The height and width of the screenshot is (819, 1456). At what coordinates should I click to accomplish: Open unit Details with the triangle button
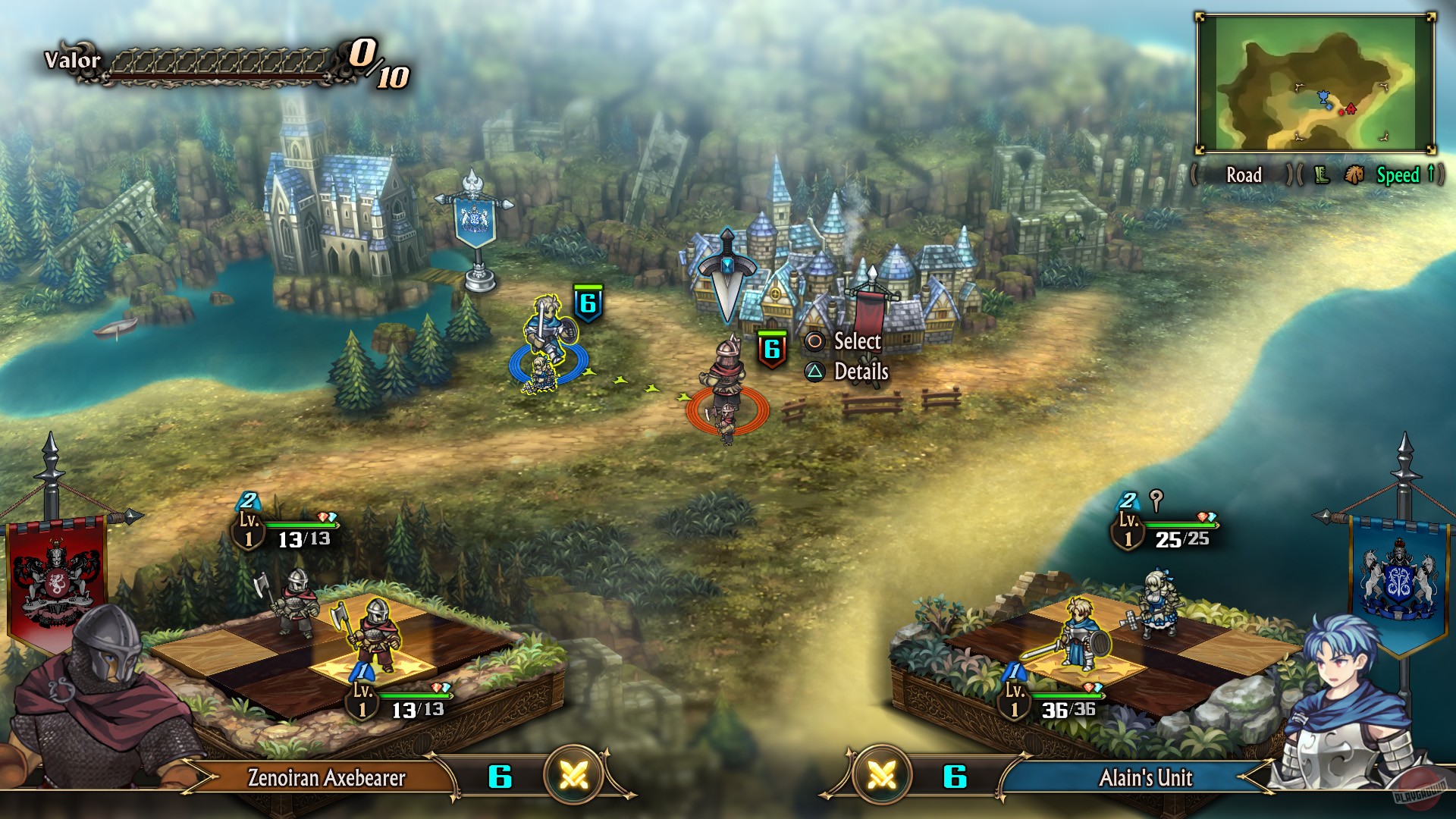click(817, 372)
